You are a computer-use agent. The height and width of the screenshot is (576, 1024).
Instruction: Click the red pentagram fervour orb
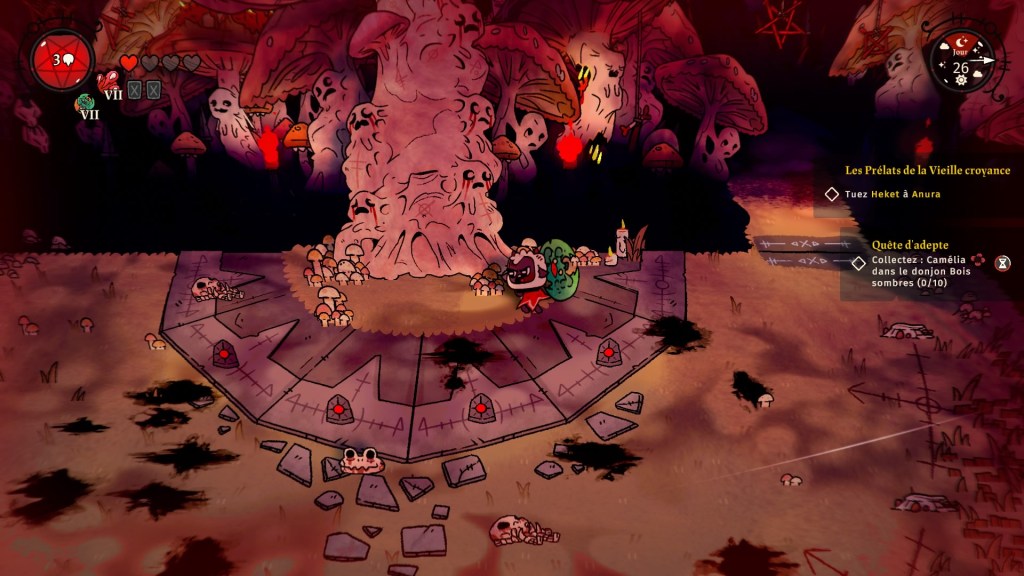pyautogui.click(x=62, y=60)
